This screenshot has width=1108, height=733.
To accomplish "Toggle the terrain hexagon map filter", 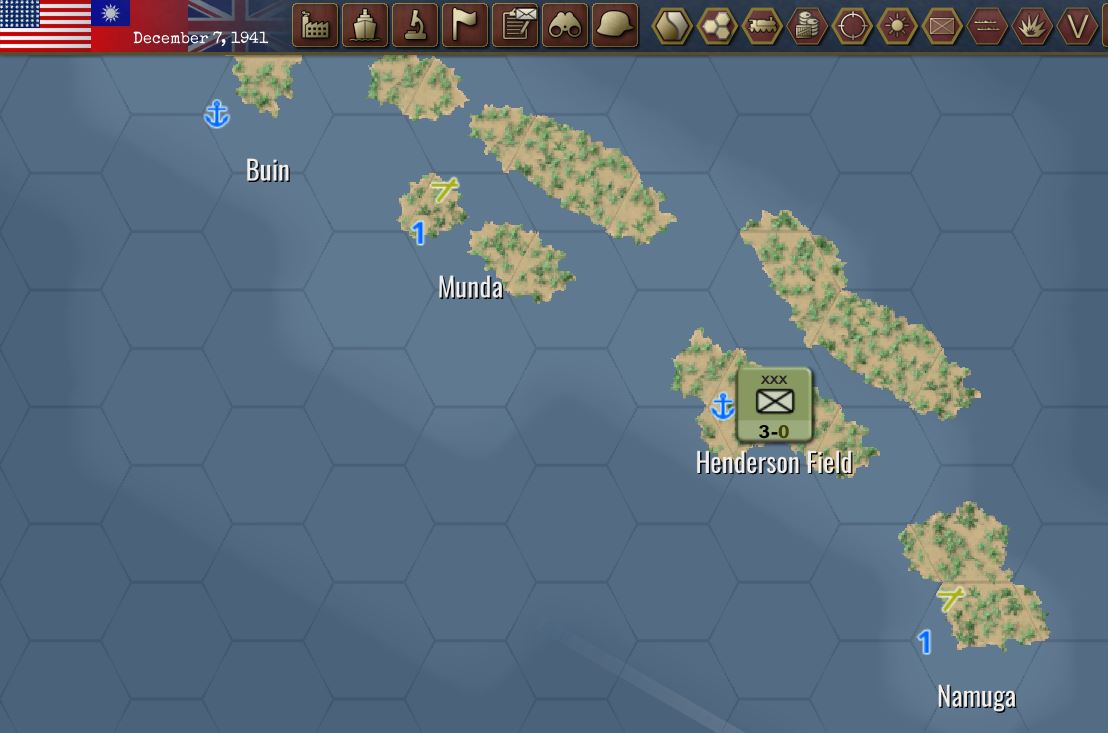I will (x=672, y=26).
